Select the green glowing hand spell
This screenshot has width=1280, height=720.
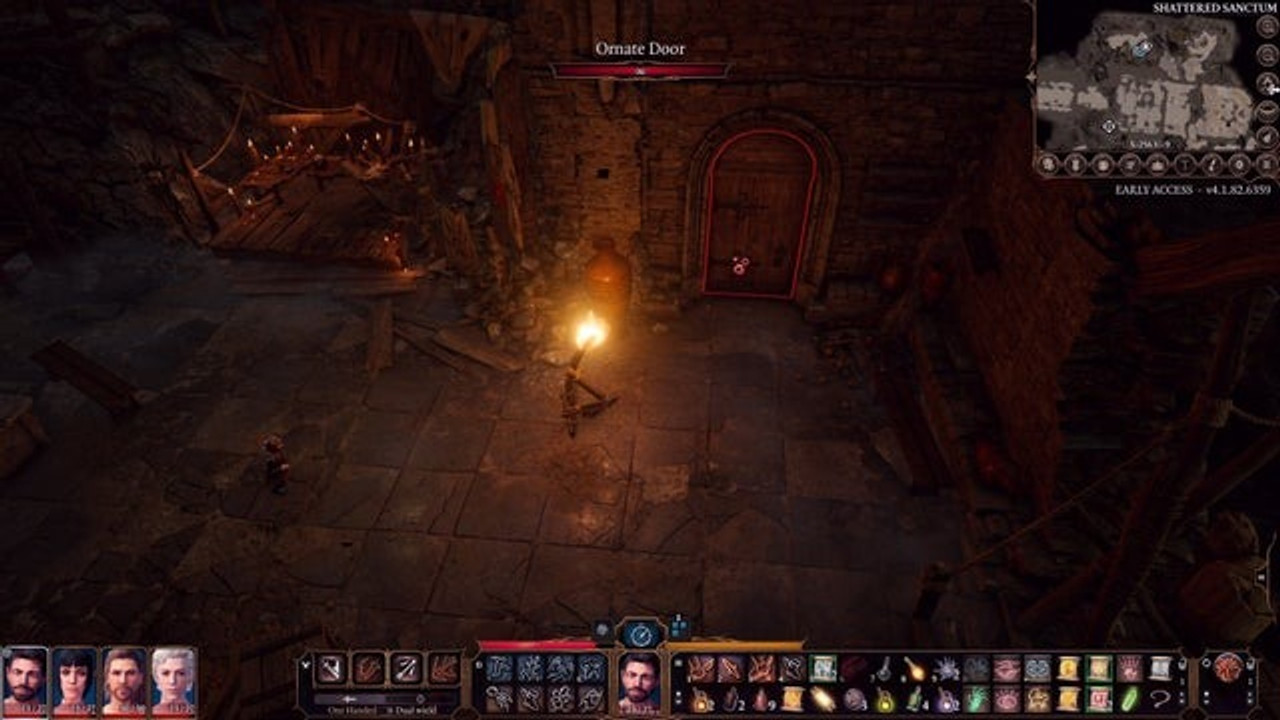(x=976, y=698)
